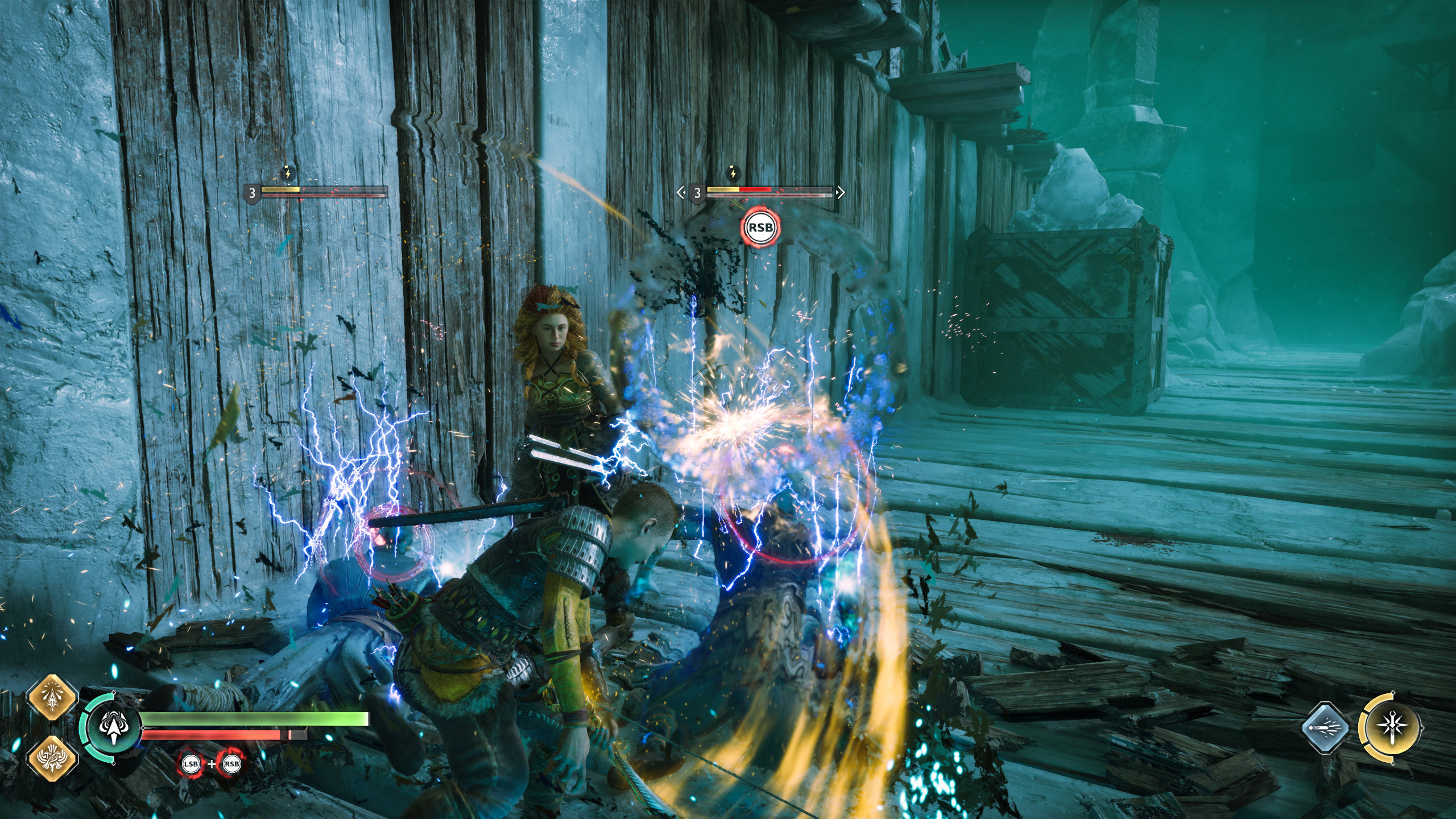
Task: Use the blue splintering arrow skill
Action: 1325,729
